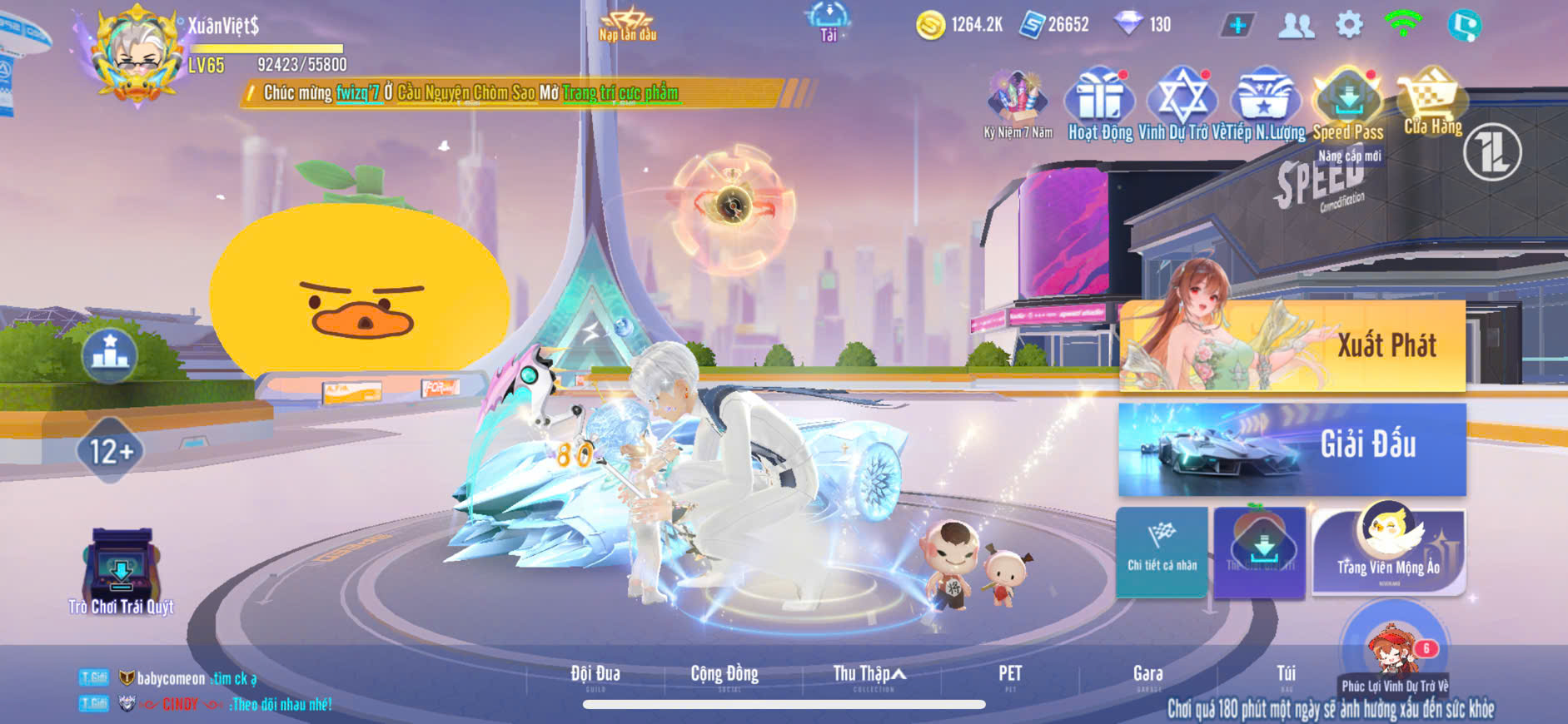The image size is (1568, 724).
Task: Open the settings gear icon
Action: (x=1349, y=25)
